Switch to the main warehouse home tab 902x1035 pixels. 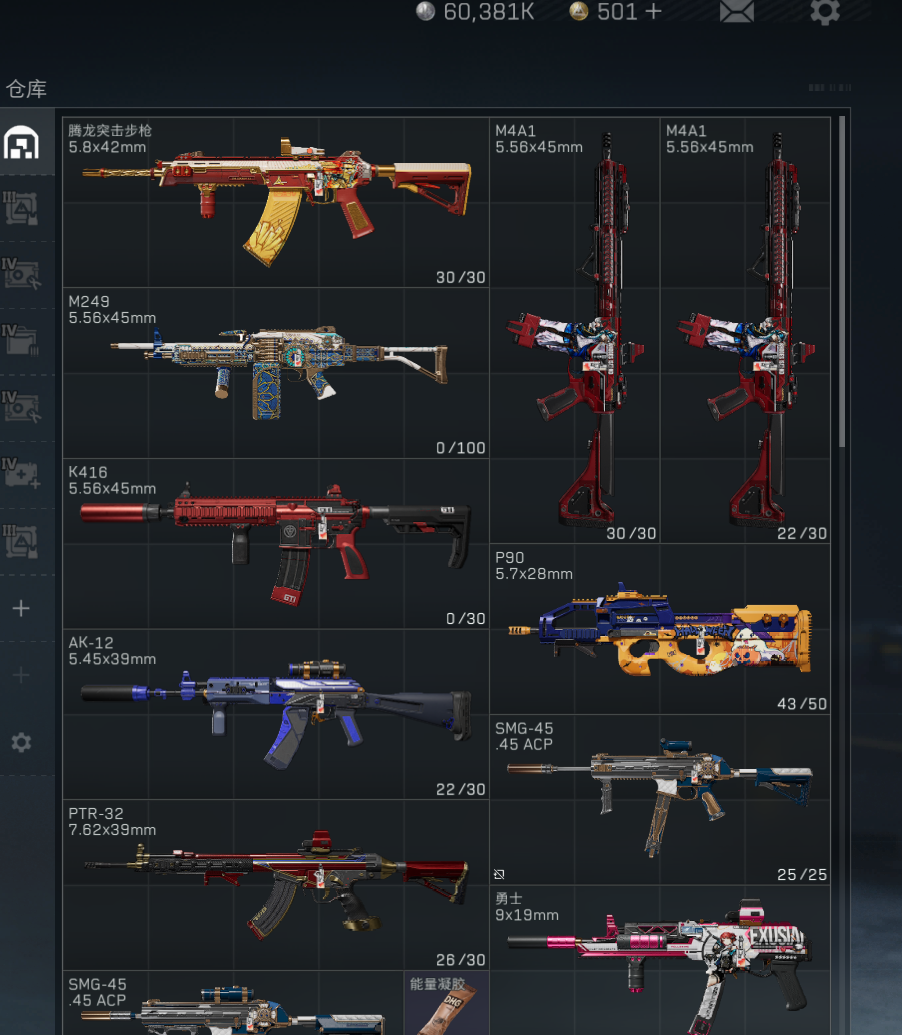21,143
